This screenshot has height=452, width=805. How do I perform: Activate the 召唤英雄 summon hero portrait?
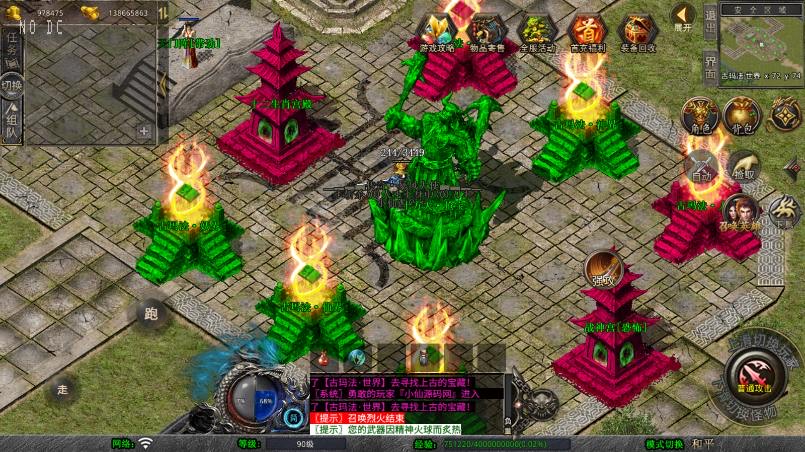[x=741, y=211]
